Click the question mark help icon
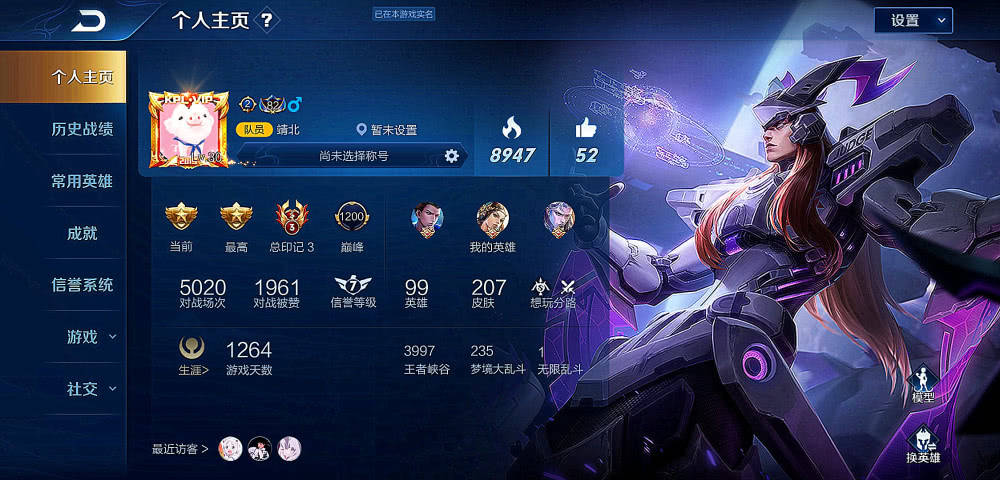The width and height of the screenshot is (1000, 480). point(266,20)
